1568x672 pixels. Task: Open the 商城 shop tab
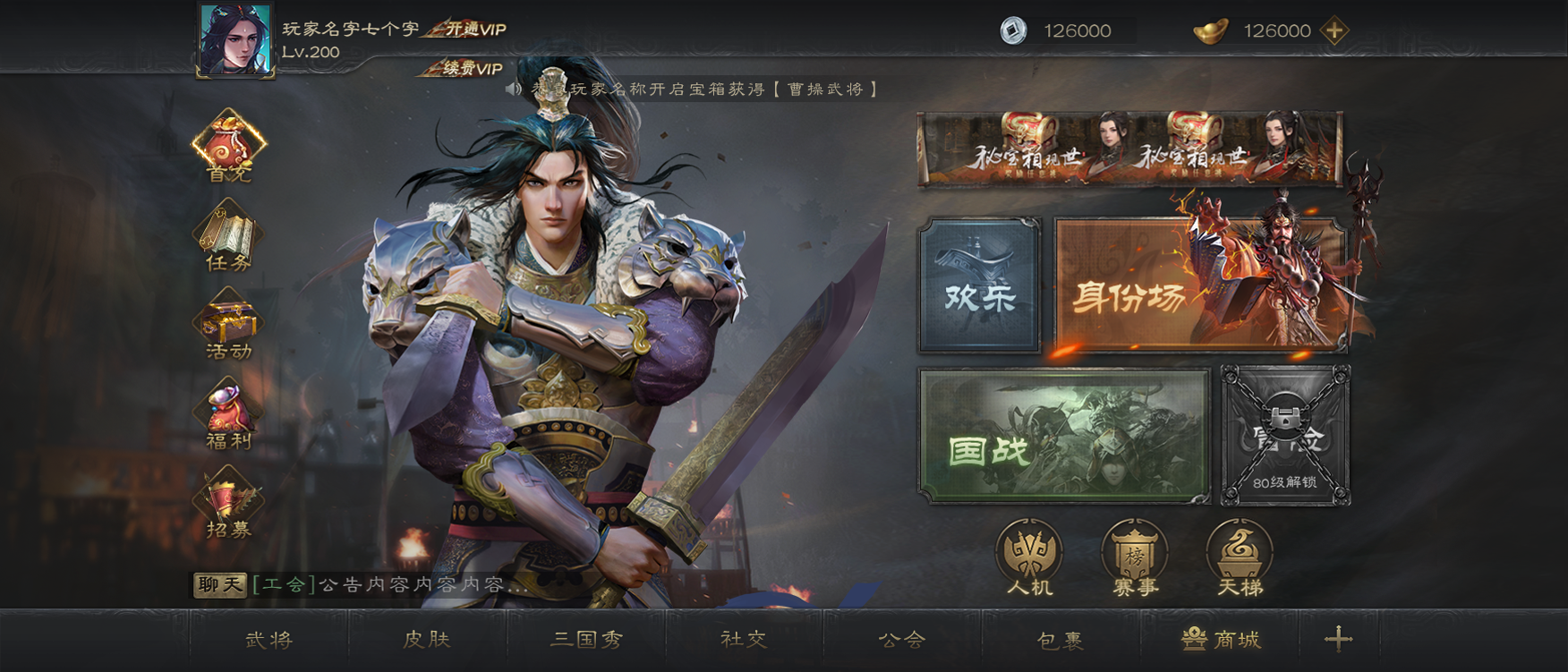(x=1222, y=640)
